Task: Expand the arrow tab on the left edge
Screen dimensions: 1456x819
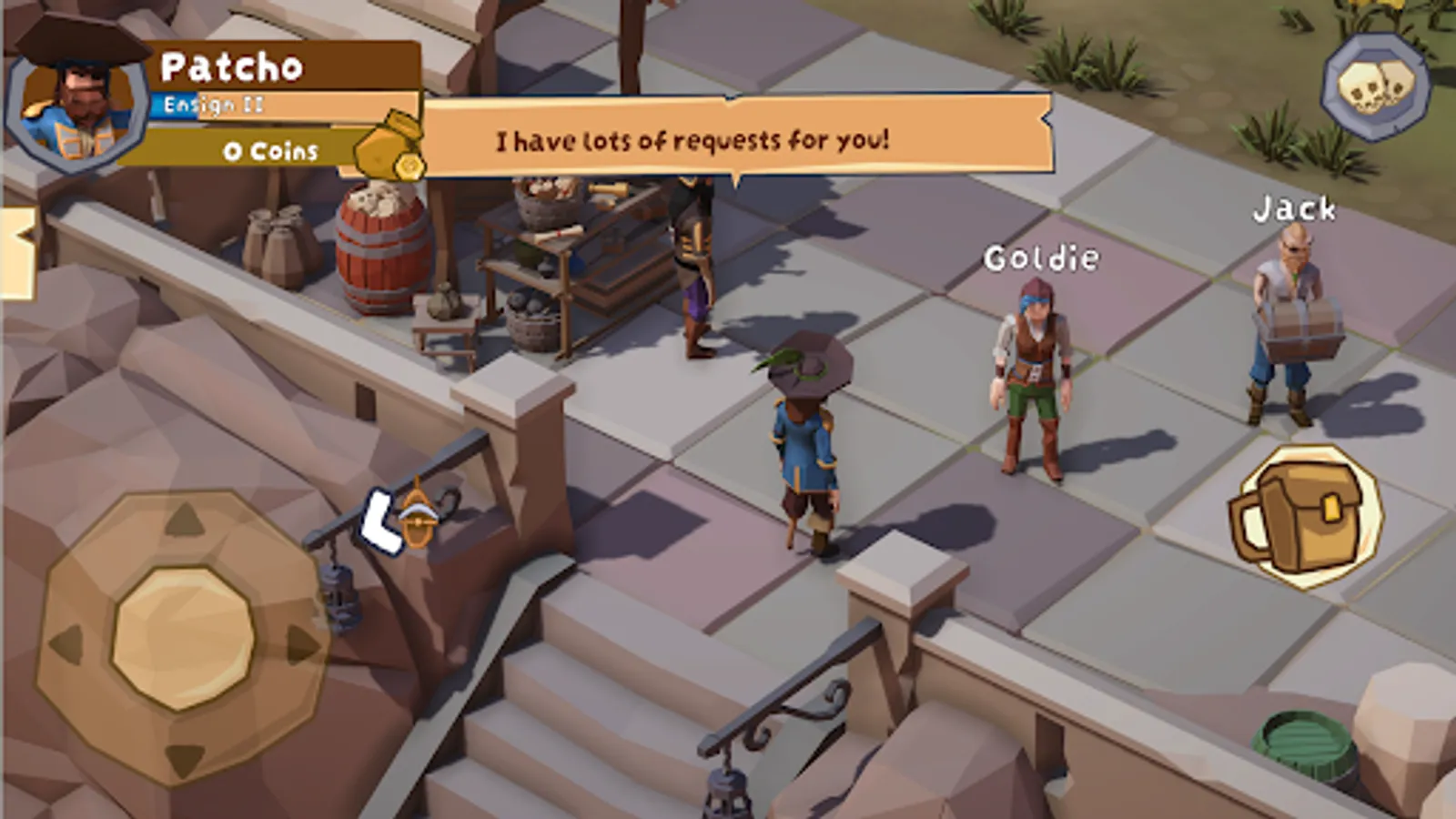Action: 16,252
